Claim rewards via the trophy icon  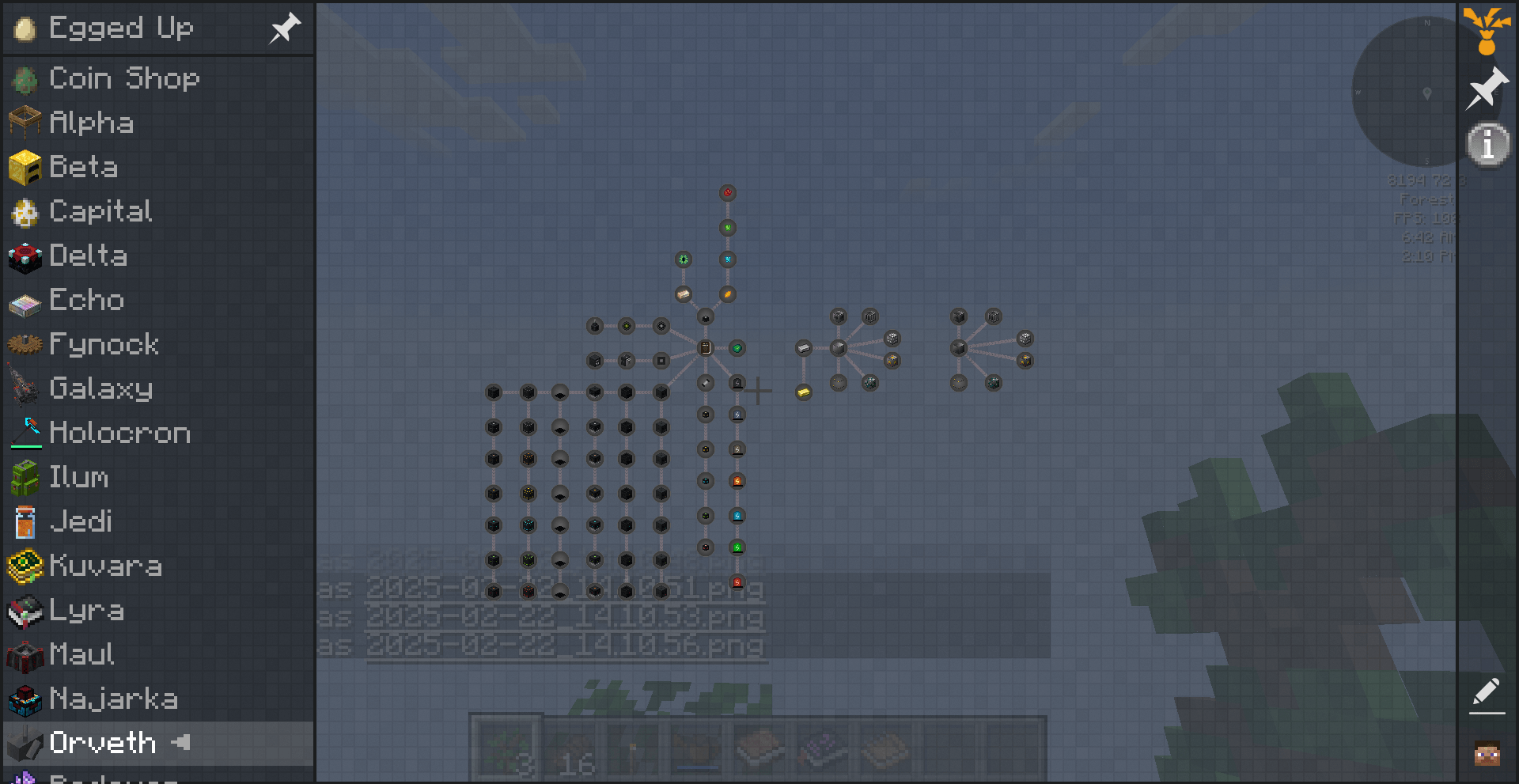click(1486, 32)
